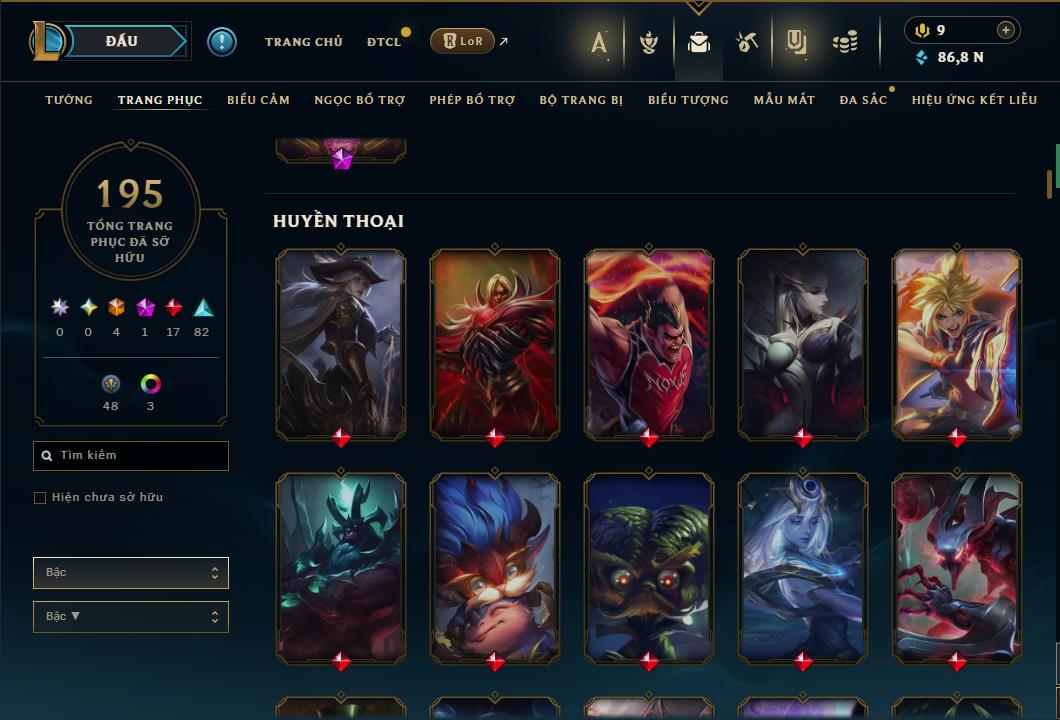Screen dimensions: 1060x720
Task: Open the ĐA SẮC tab
Action: (x=863, y=100)
